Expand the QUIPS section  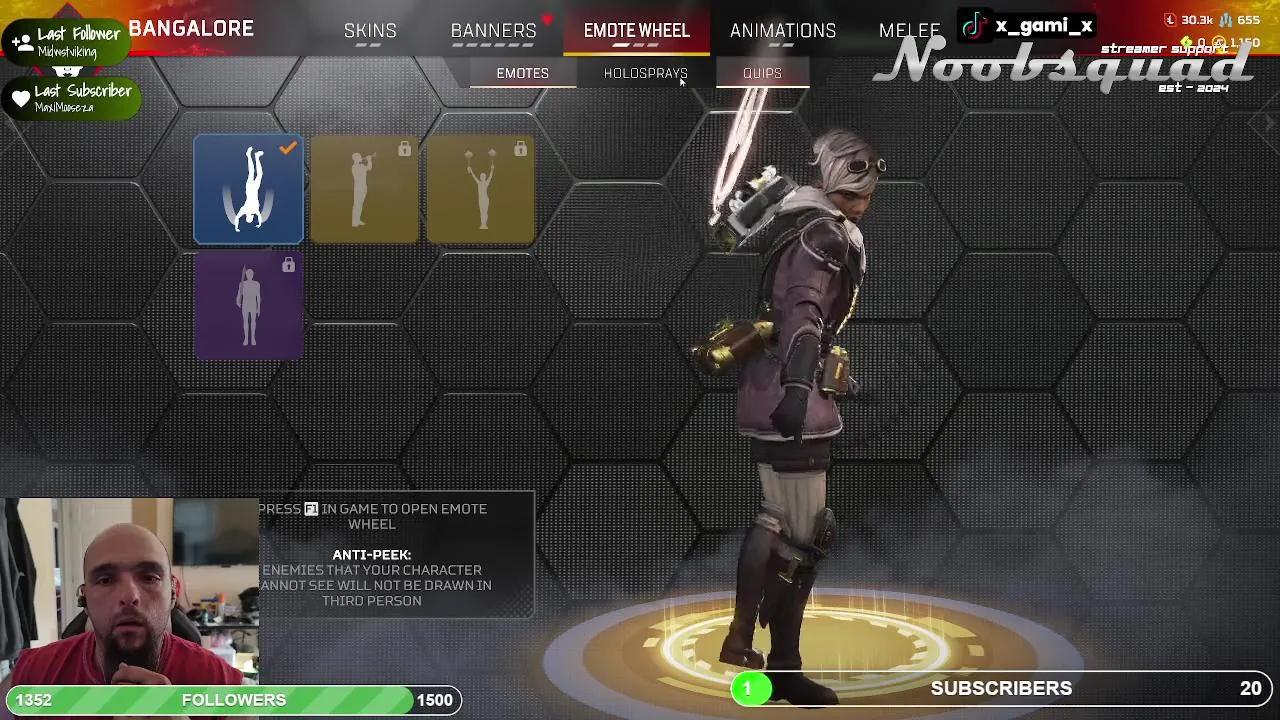(x=762, y=72)
